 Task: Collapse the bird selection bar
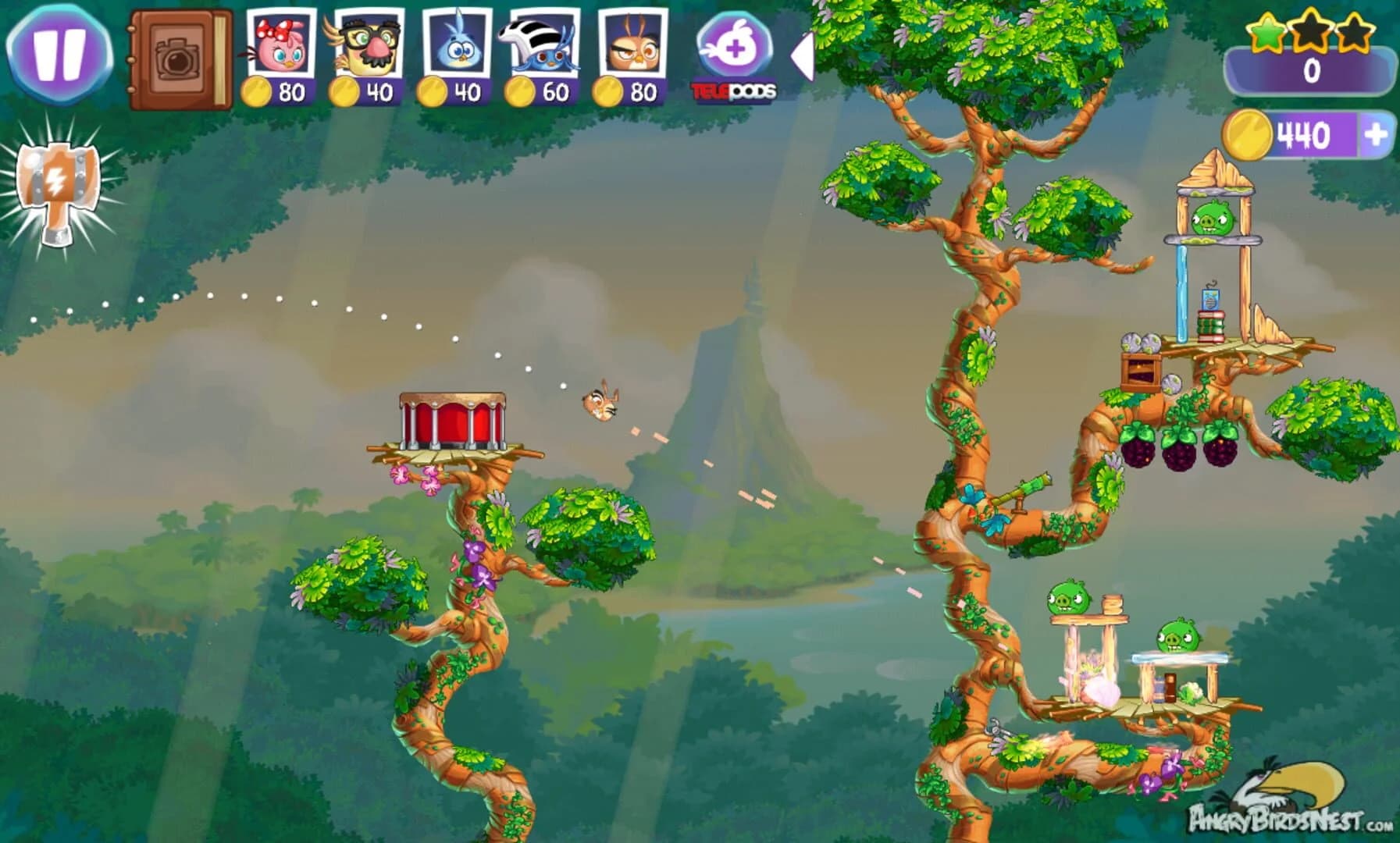[x=803, y=55]
